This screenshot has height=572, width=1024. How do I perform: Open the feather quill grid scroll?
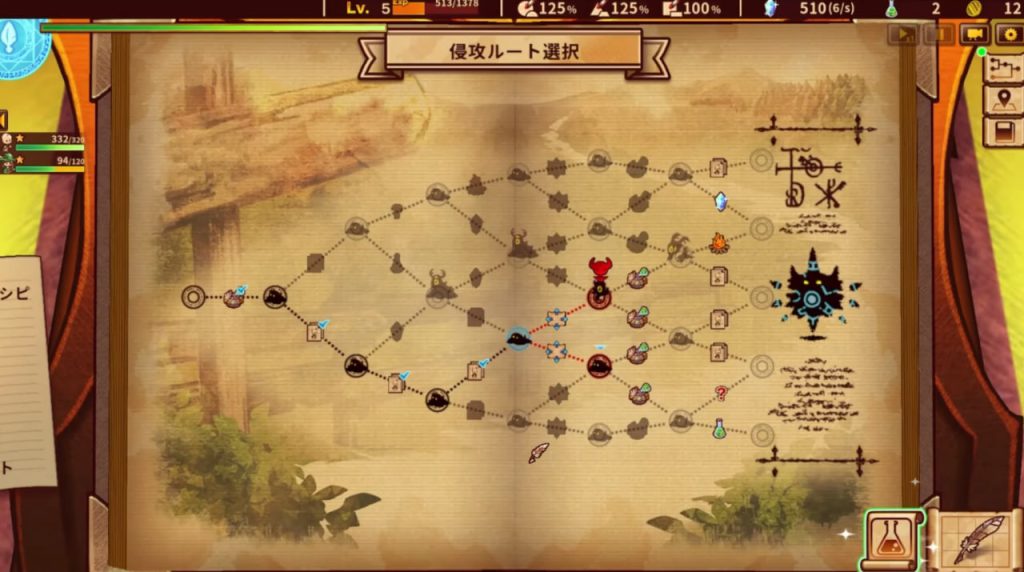click(974, 541)
